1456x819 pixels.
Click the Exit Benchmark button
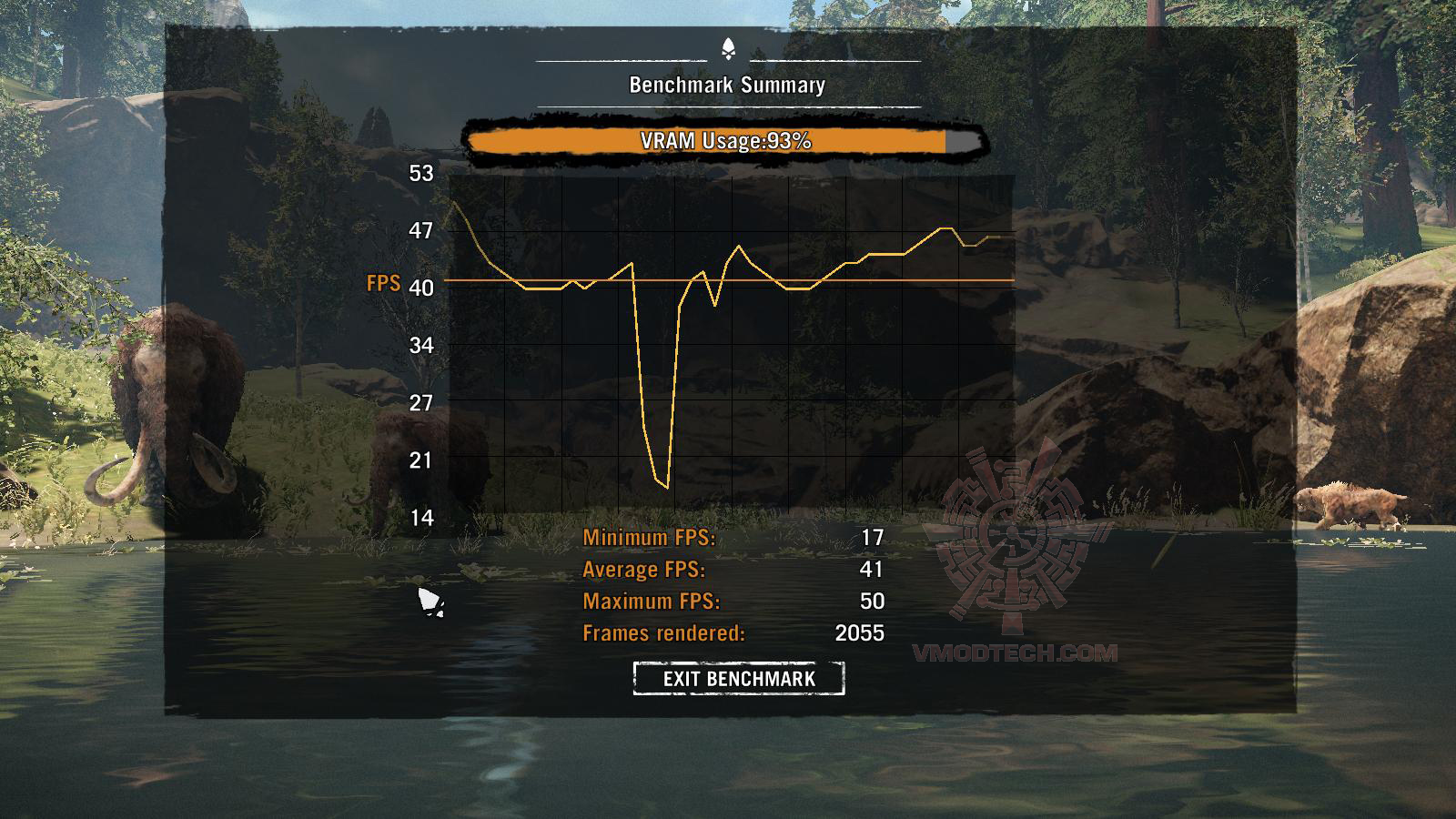[739, 678]
